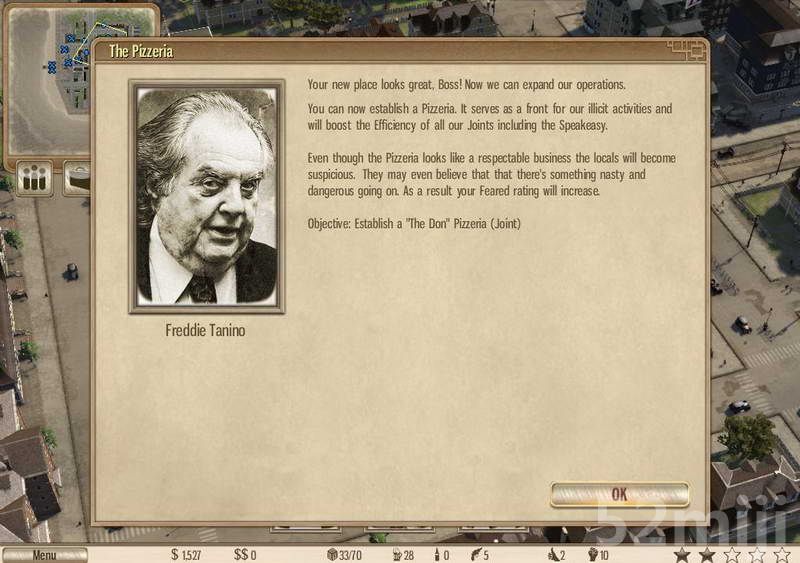
Task: Open the gang members panel icon
Action: 35,179
